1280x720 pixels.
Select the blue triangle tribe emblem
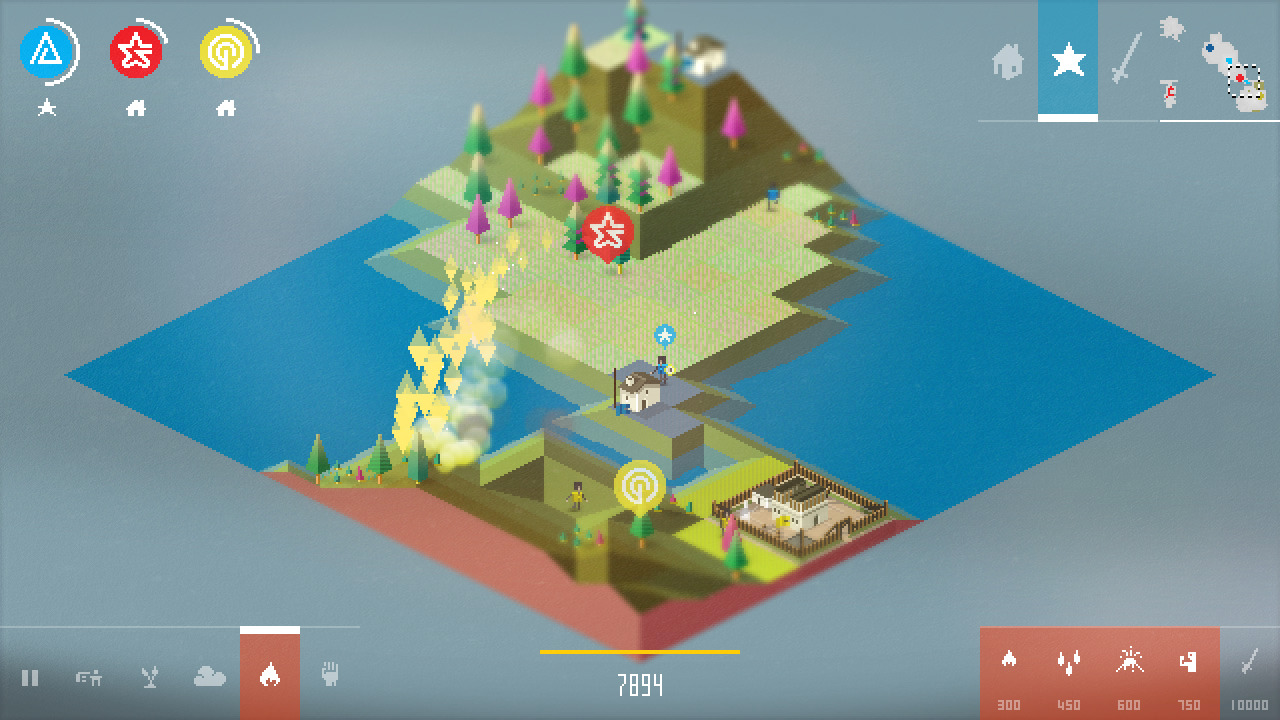pos(46,52)
